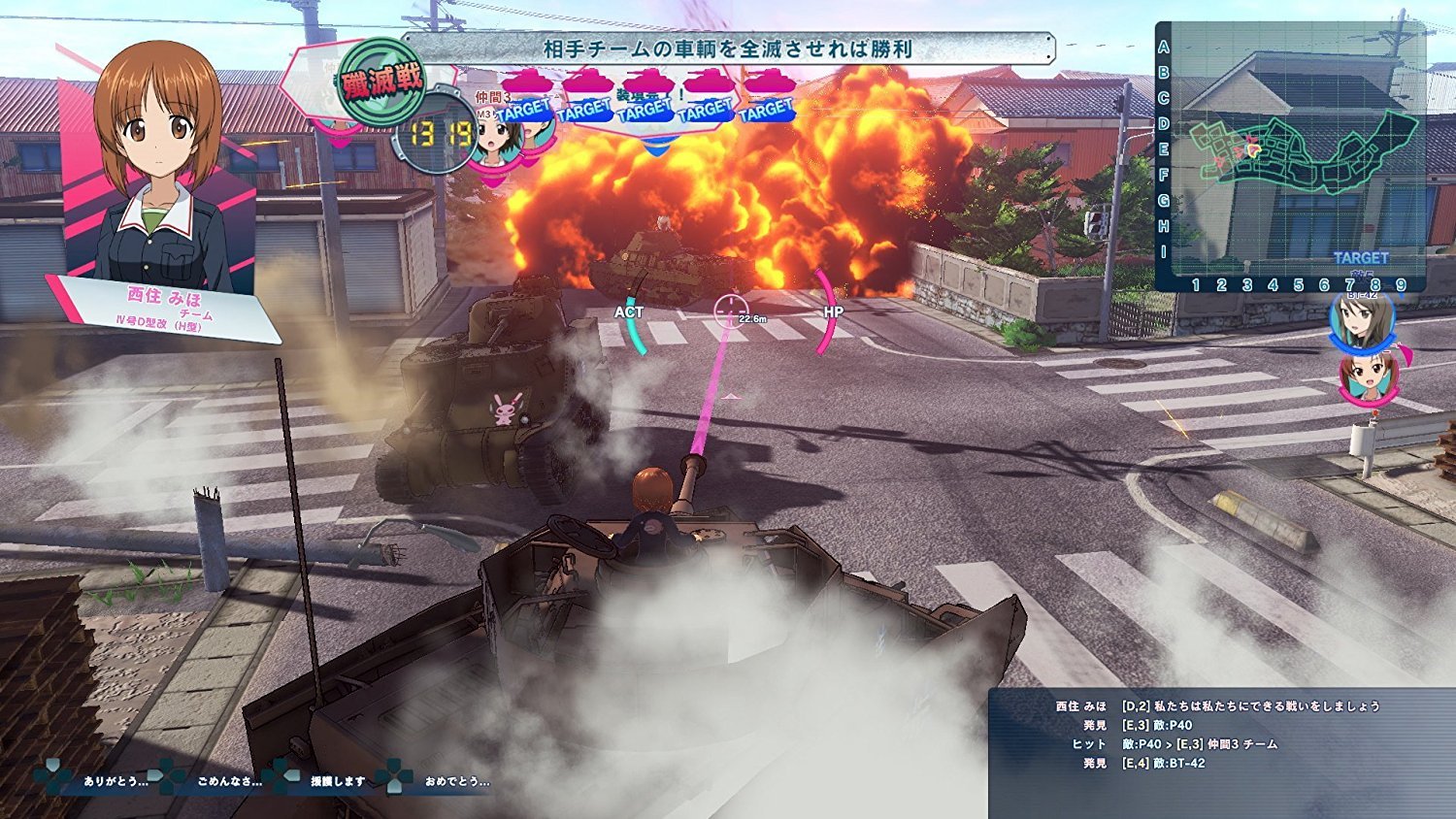Select the 援護します quick chat message

[337, 781]
